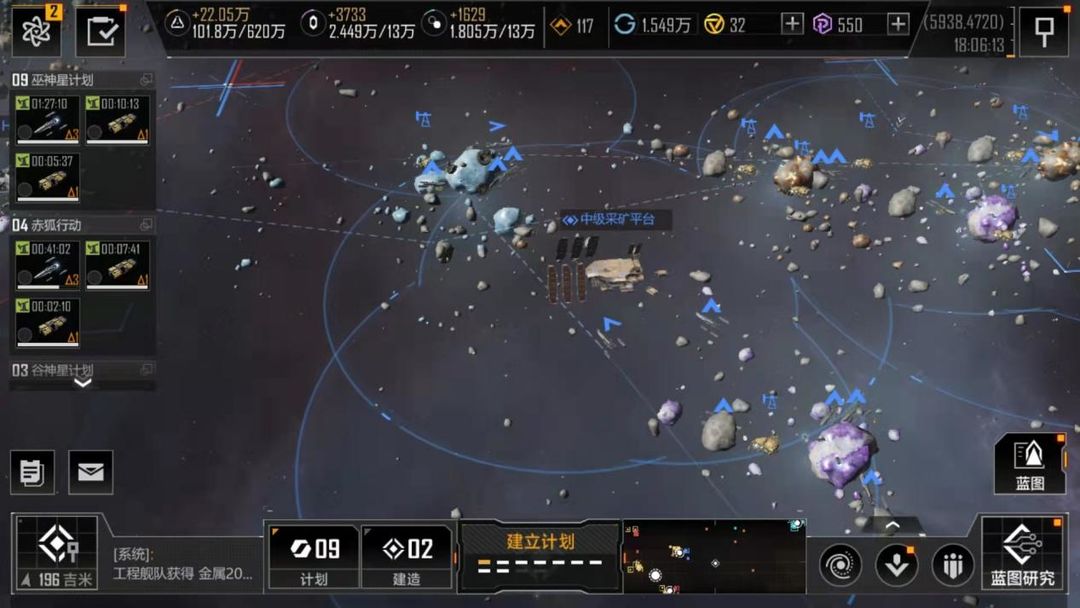Open the 建造 construction panel showing 02
The image size is (1080, 608).
click(406, 557)
